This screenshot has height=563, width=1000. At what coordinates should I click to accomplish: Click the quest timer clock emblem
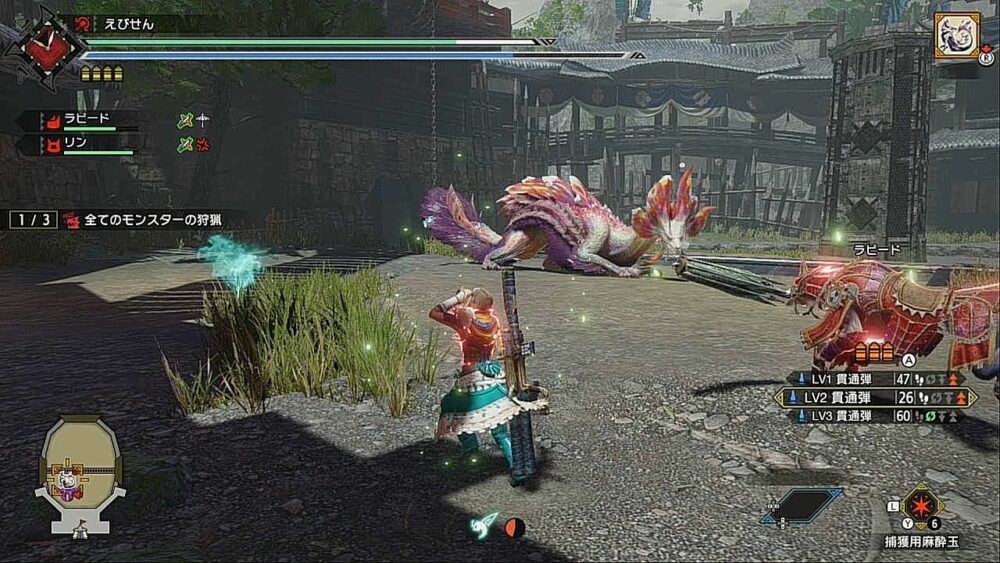[43, 47]
